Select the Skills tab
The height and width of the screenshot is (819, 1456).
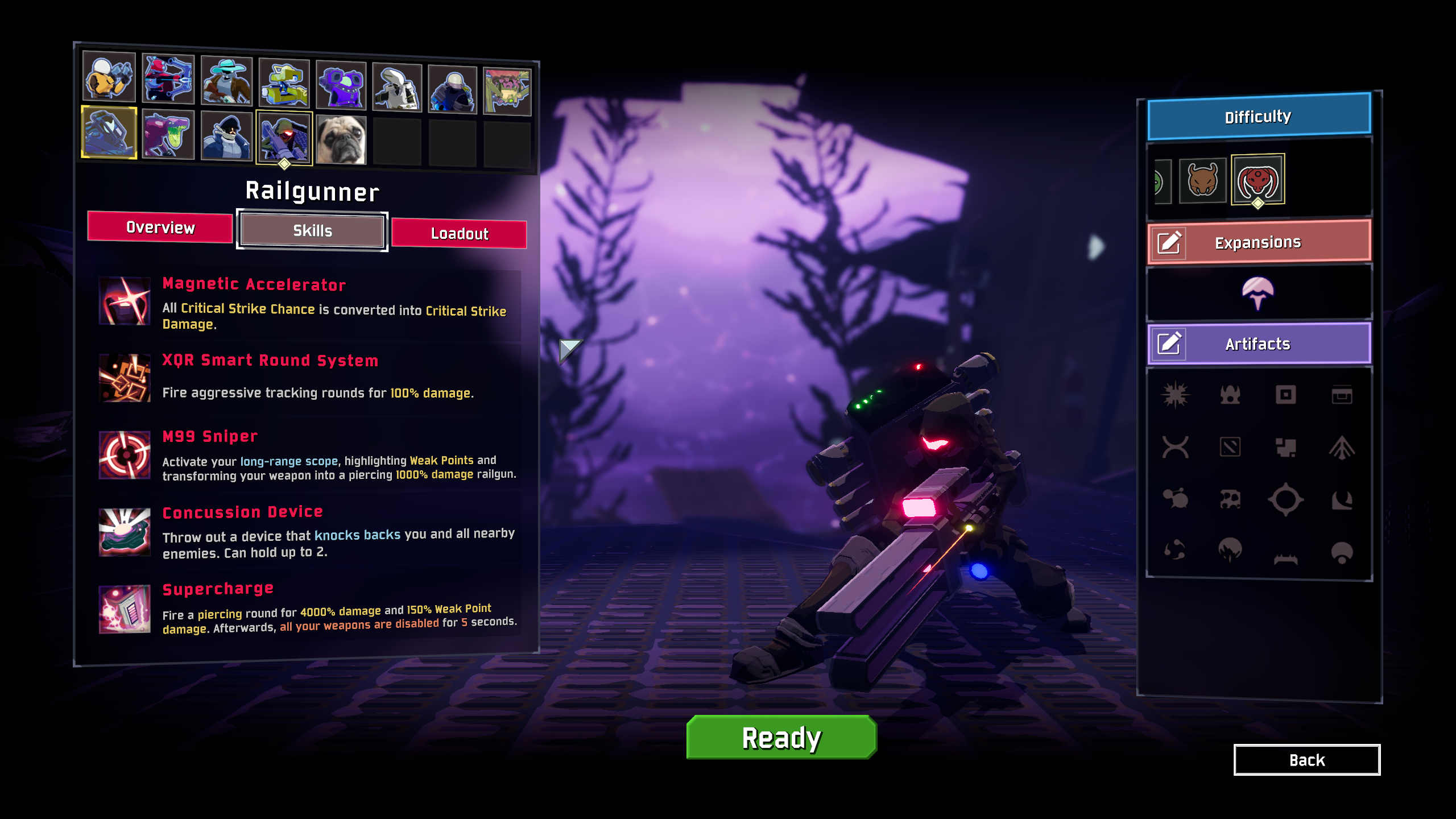click(312, 231)
